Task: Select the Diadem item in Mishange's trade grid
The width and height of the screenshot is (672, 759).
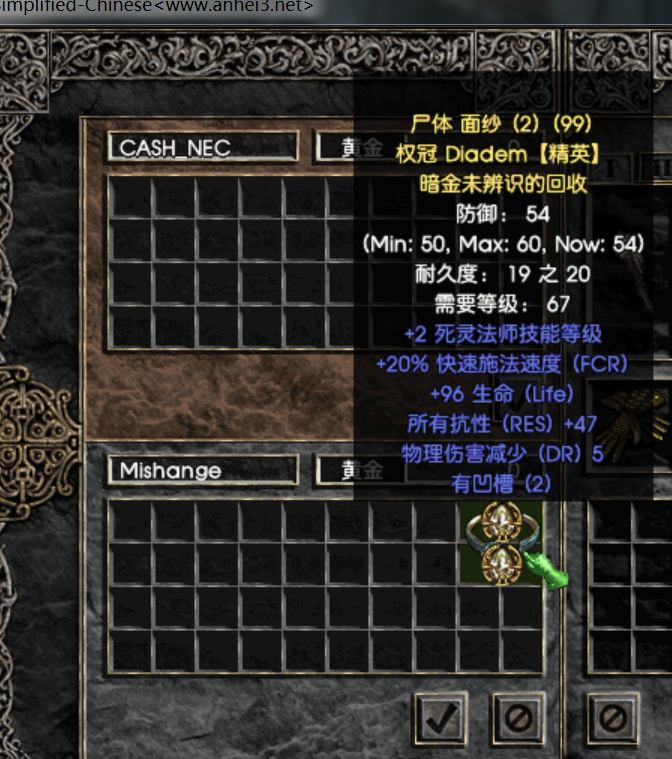Action: coord(499,543)
